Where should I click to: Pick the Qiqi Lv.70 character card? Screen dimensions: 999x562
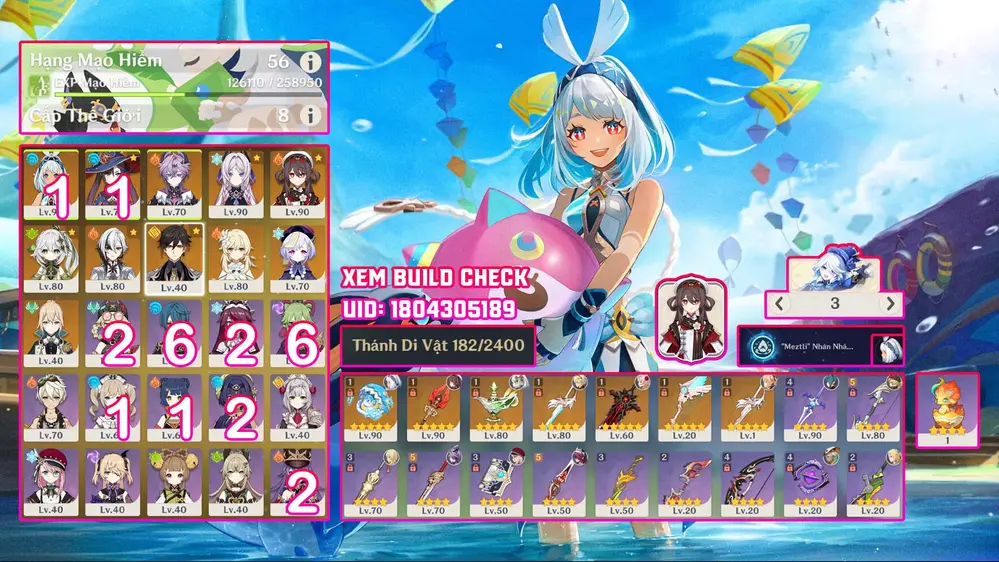tap(297, 256)
